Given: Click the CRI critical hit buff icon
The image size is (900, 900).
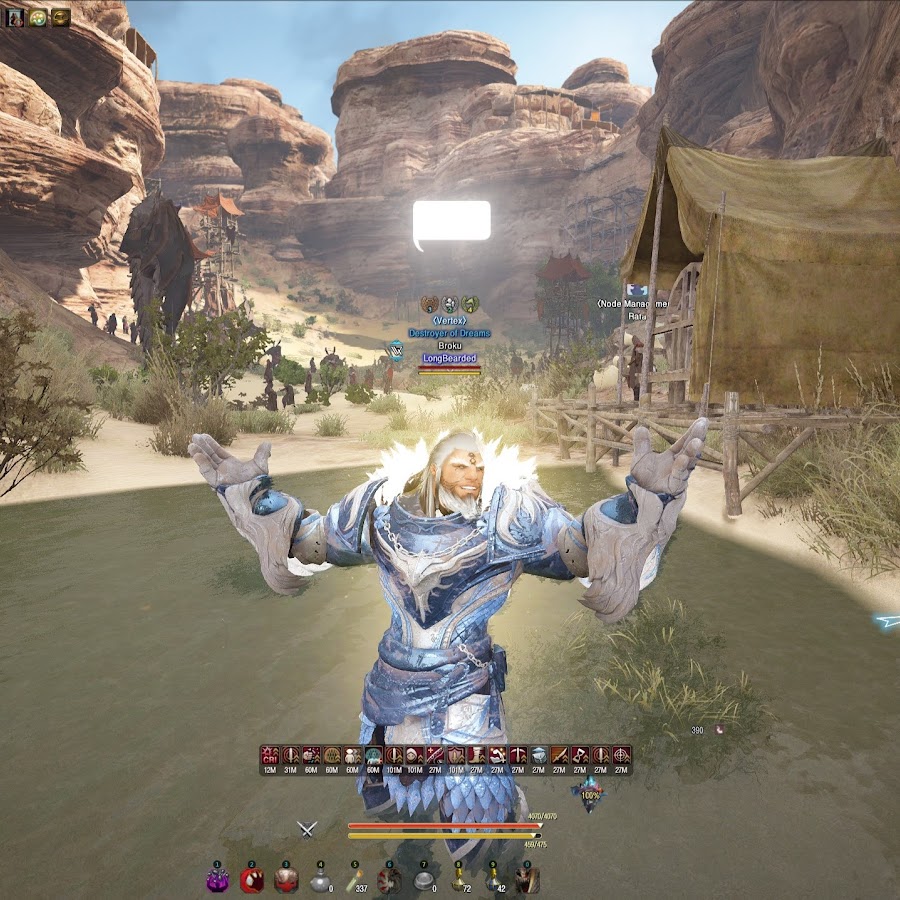Looking at the screenshot, I should [x=270, y=755].
